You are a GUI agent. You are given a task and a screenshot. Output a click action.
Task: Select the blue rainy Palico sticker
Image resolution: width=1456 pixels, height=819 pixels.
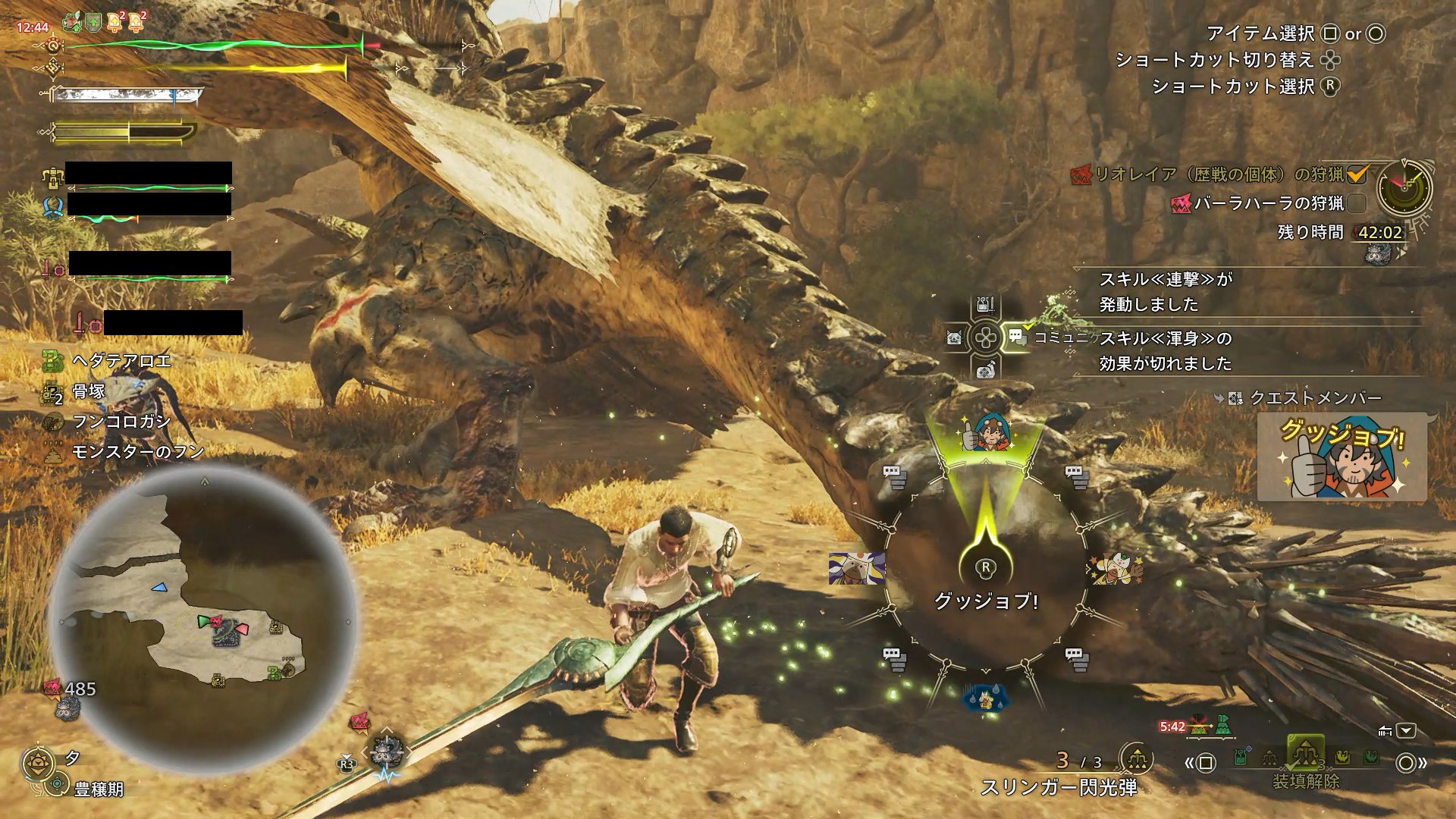985,696
